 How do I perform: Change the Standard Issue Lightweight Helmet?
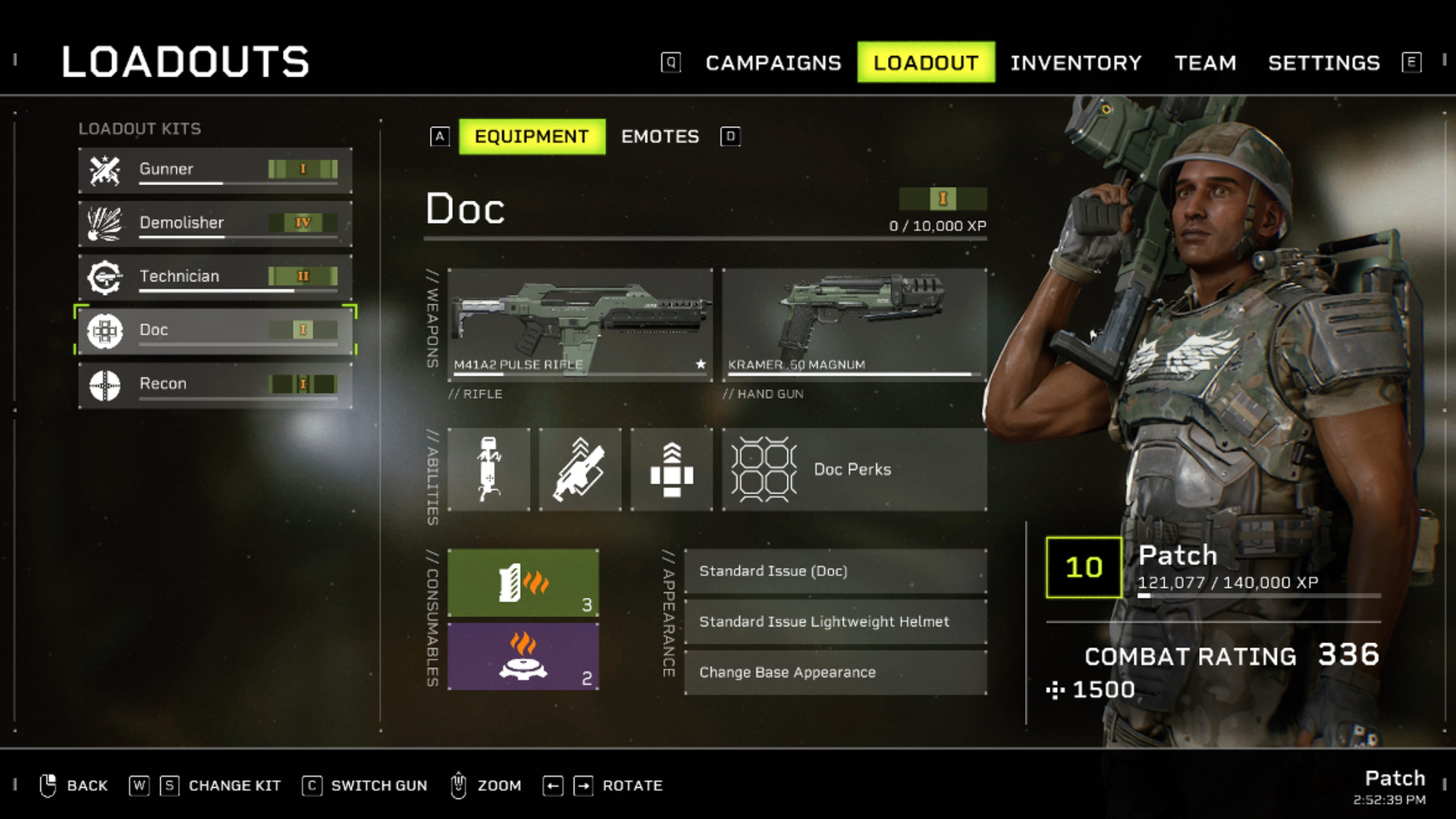[x=835, y=622]
